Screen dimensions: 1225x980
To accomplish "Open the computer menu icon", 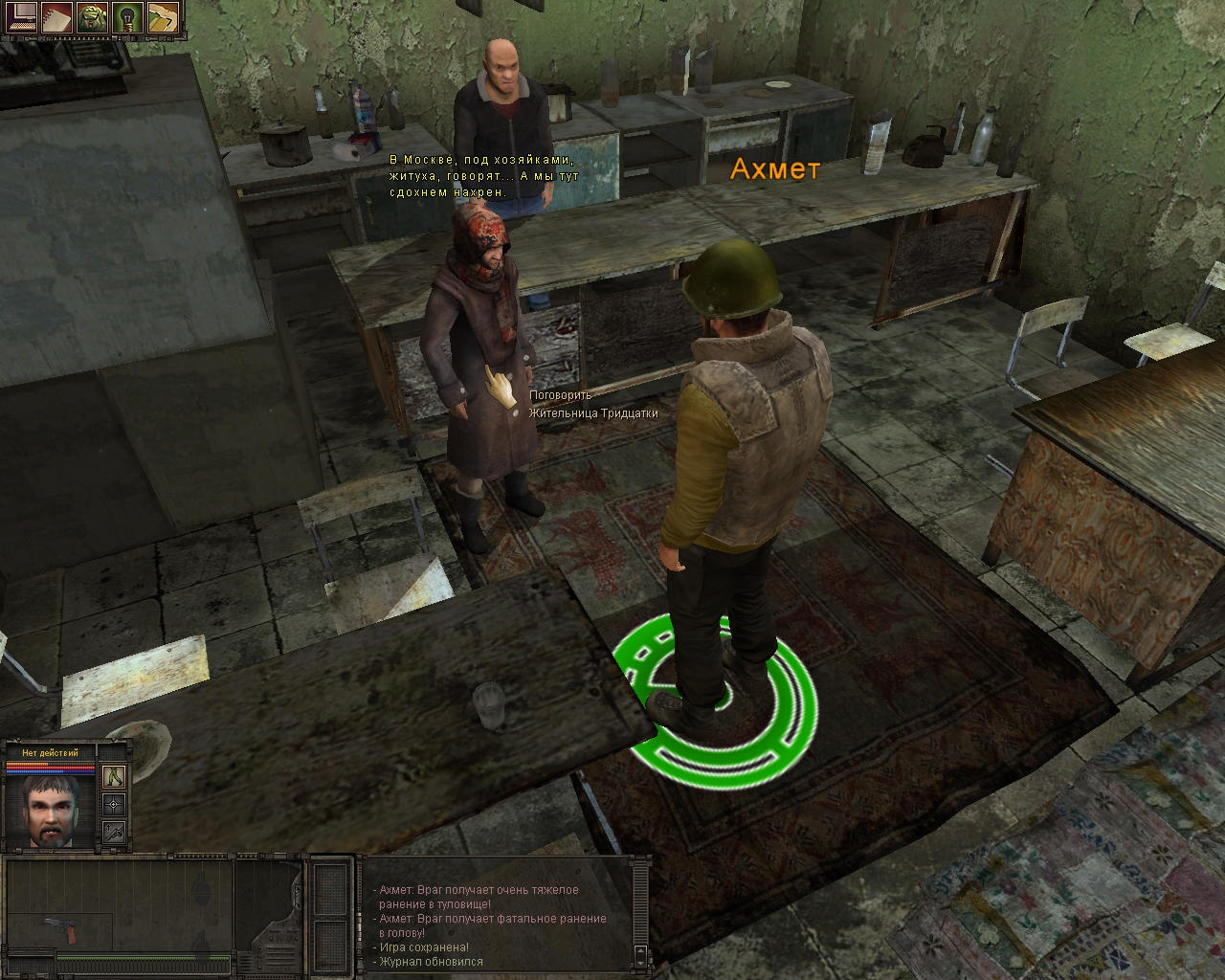I will 21,16.
